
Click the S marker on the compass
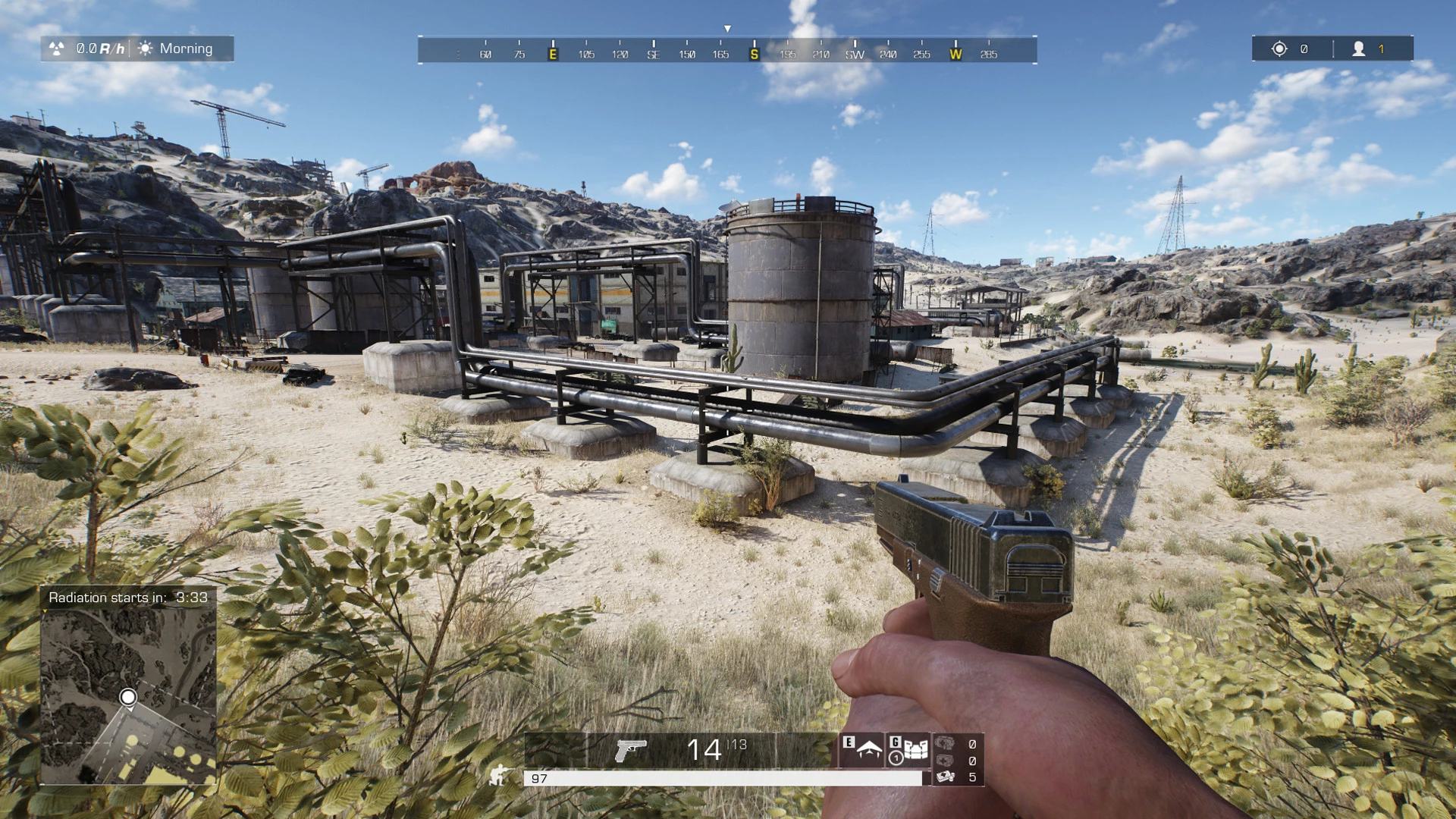click(x=754, y=54)
